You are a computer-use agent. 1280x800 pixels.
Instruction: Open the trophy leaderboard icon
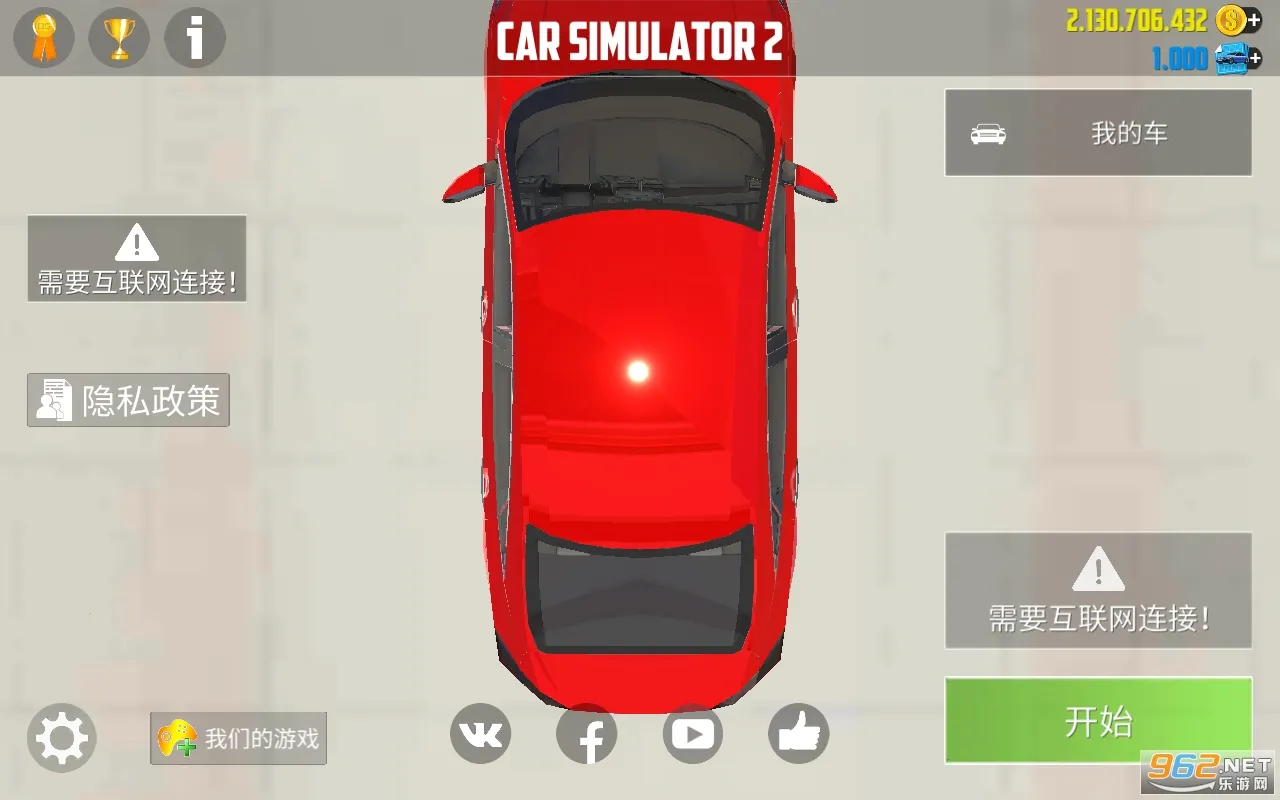tap(118, 37)
